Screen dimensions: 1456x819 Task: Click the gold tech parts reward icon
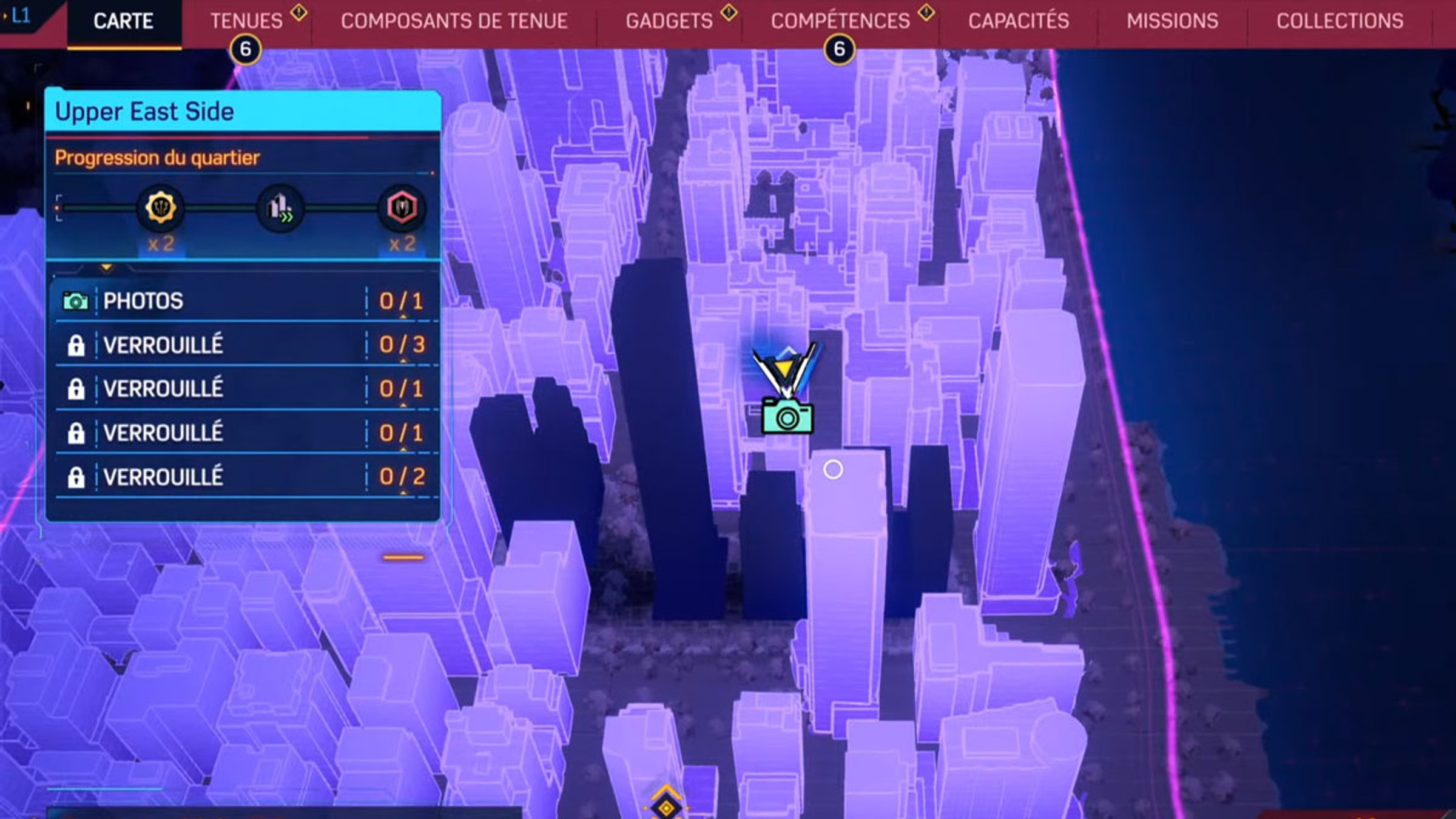160,208
